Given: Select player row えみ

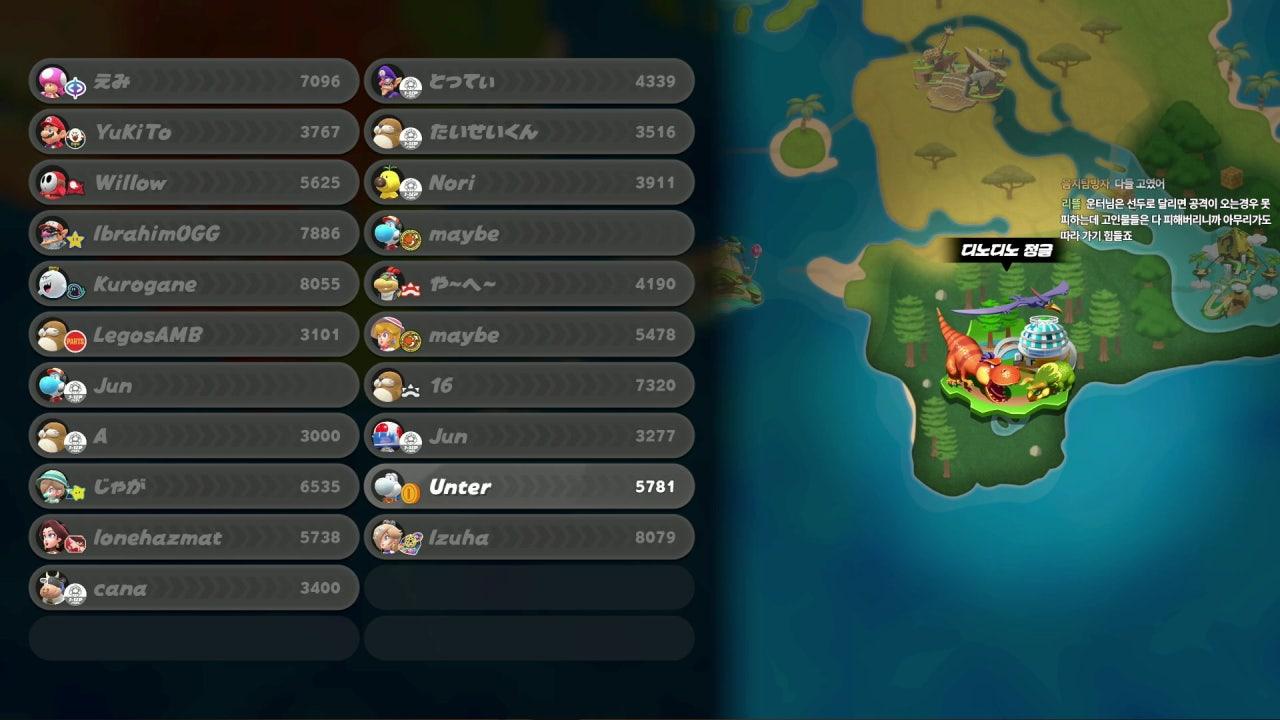Looking at the screenshot, I should coord(194,81).
